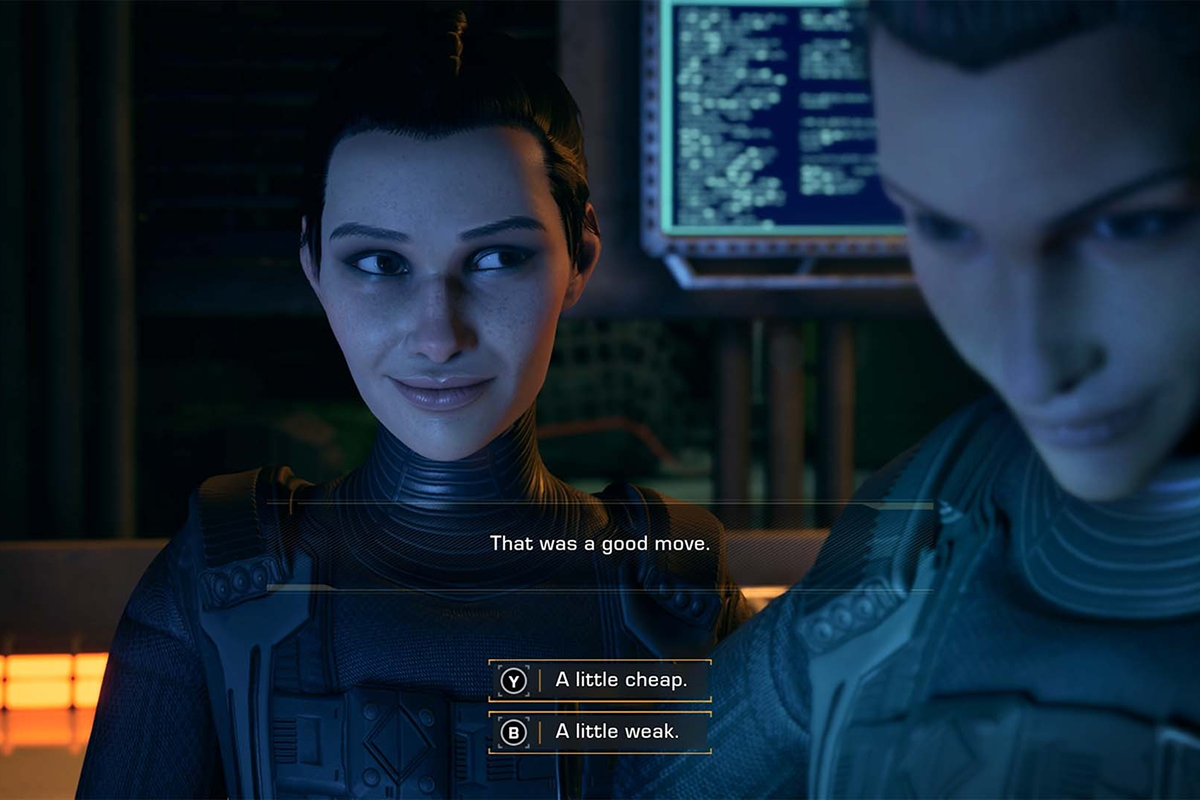Choose the "A little cheap." reply
Viewport: 1200px width, 800px height.
pos(600,681)
